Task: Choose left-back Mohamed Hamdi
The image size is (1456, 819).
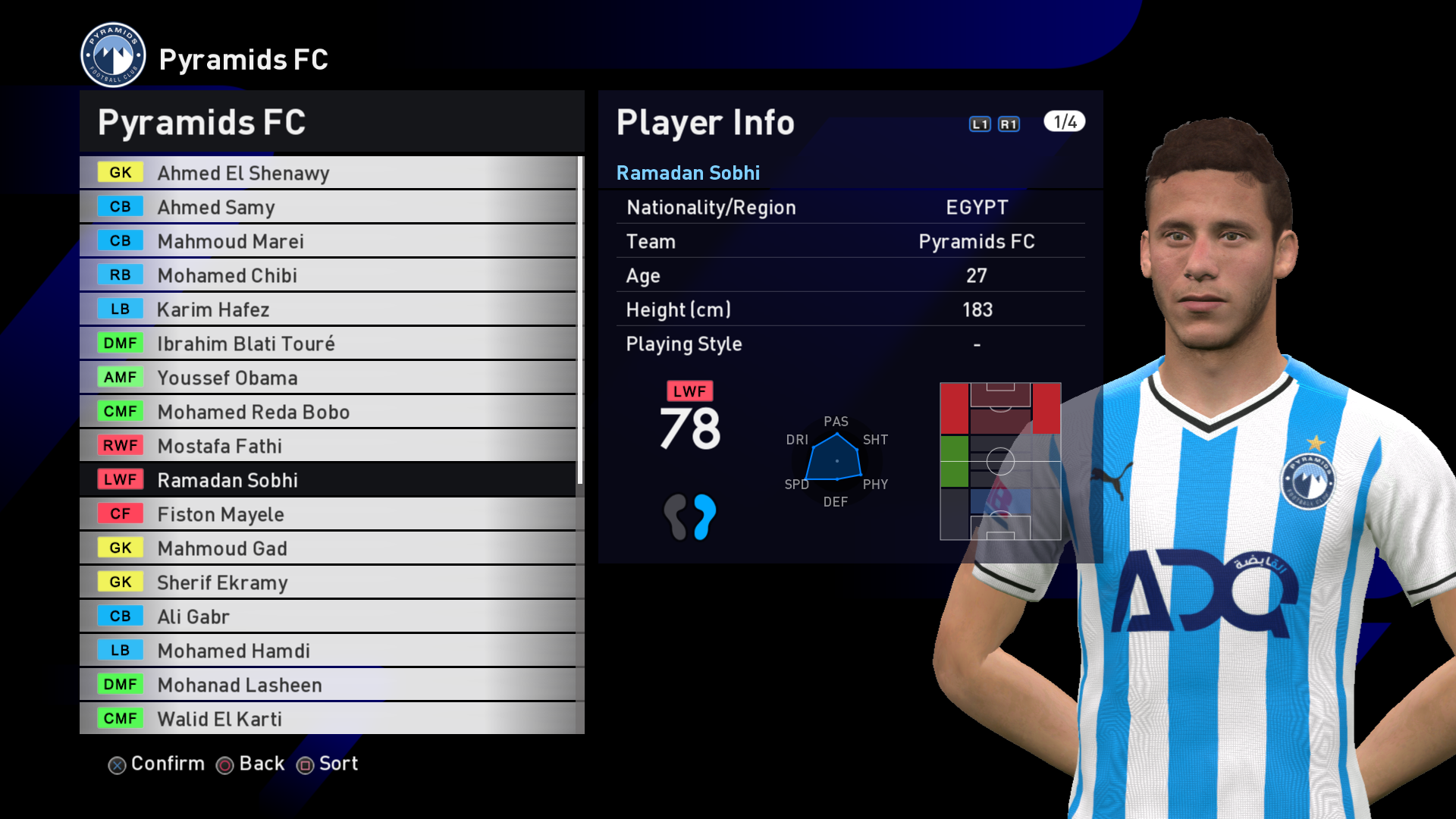Action: 328,651
